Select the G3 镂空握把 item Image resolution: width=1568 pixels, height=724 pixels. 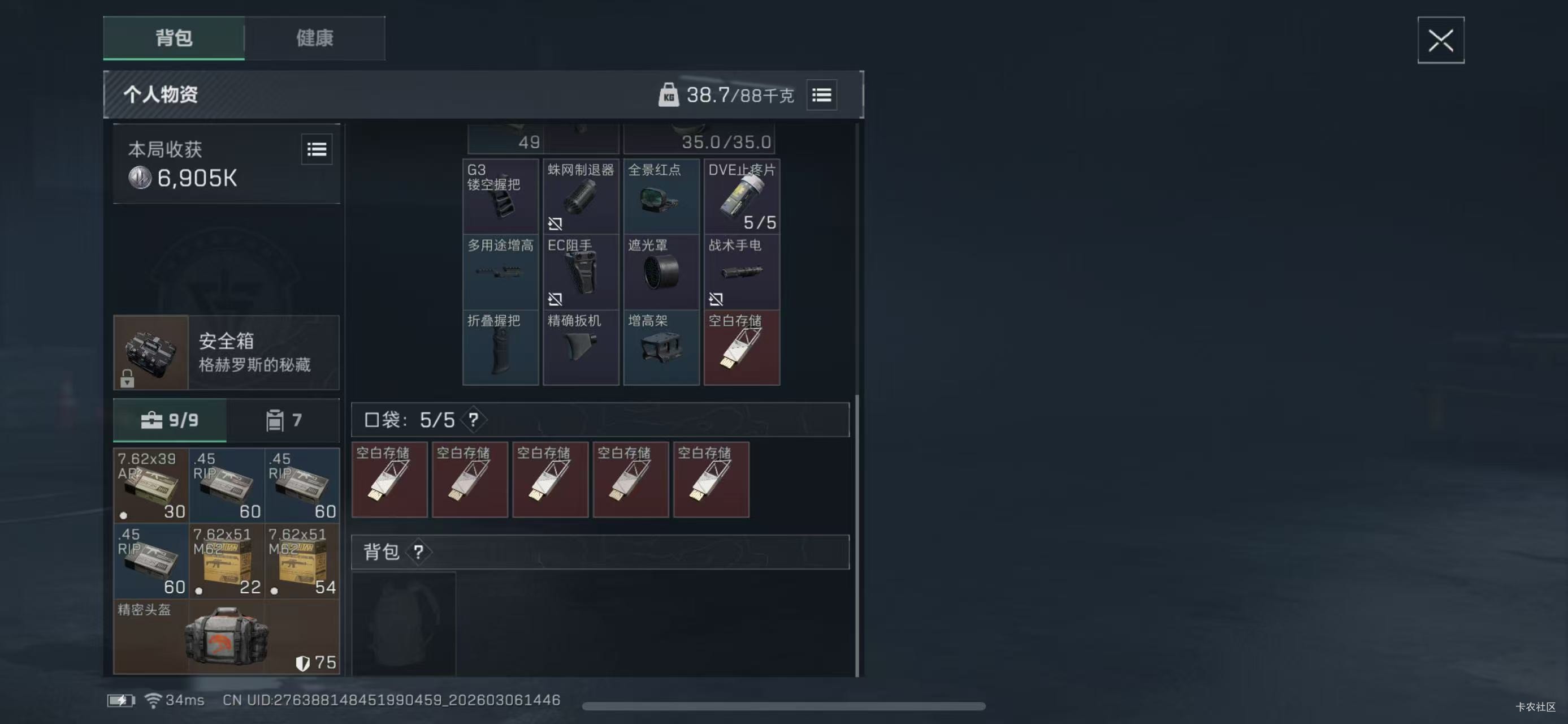[x=500, y=197]
